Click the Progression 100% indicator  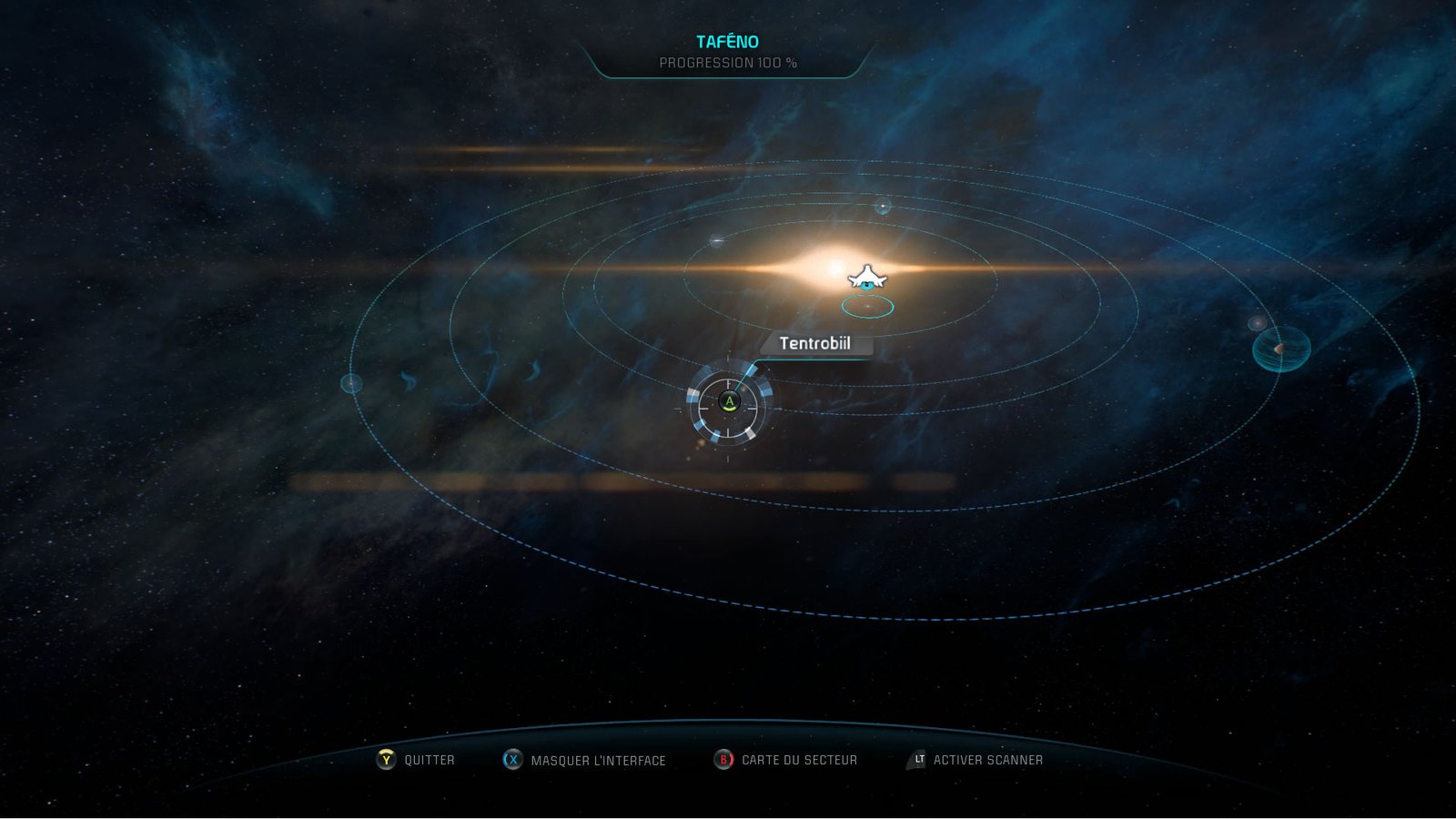tap(728, 64)
